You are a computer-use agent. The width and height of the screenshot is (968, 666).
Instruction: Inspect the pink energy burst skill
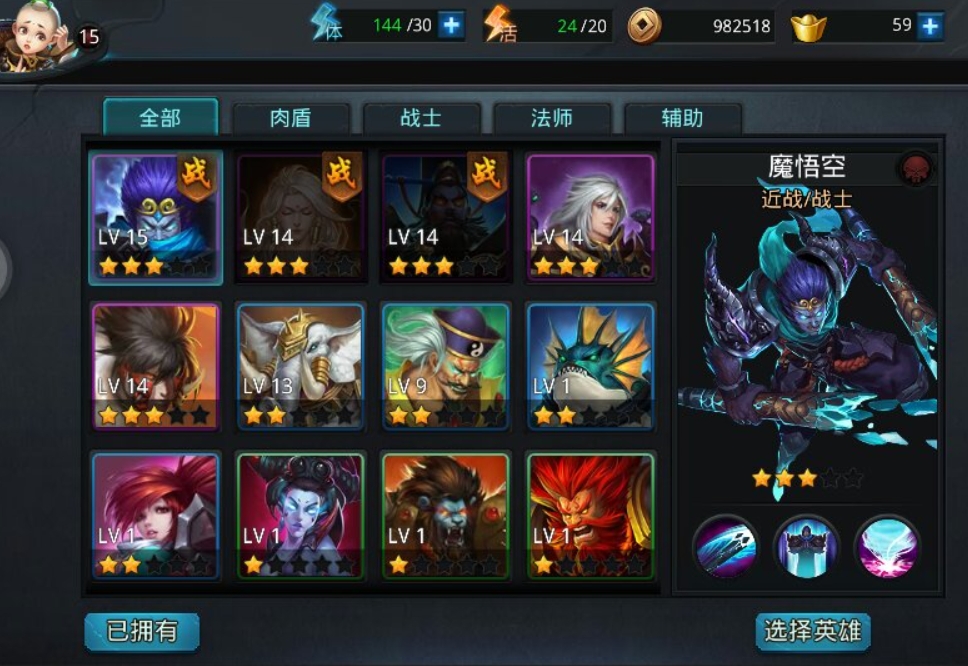point(887,546)
